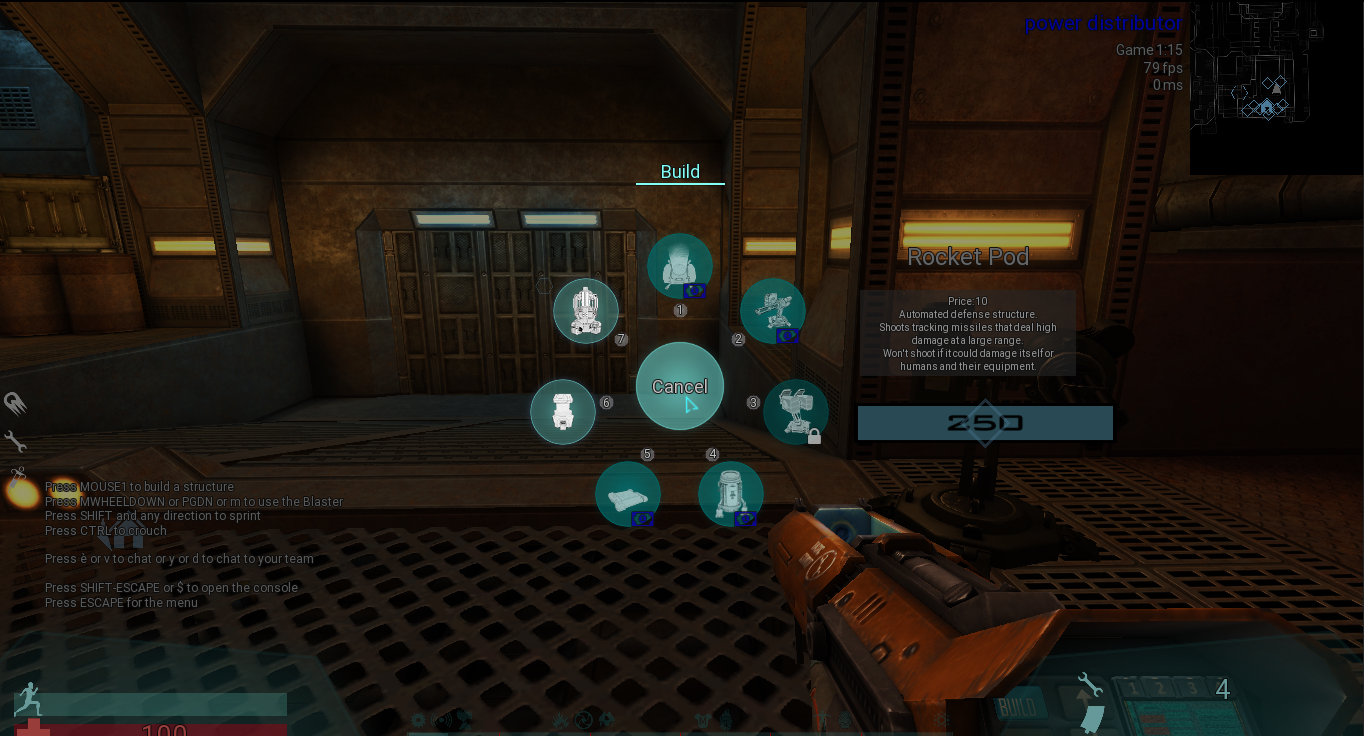Image resolution: width=1364 pixels, height=736 pixels.
Task: Toggle the eye badge below build slot 1
Action: (x=695, y=290)
